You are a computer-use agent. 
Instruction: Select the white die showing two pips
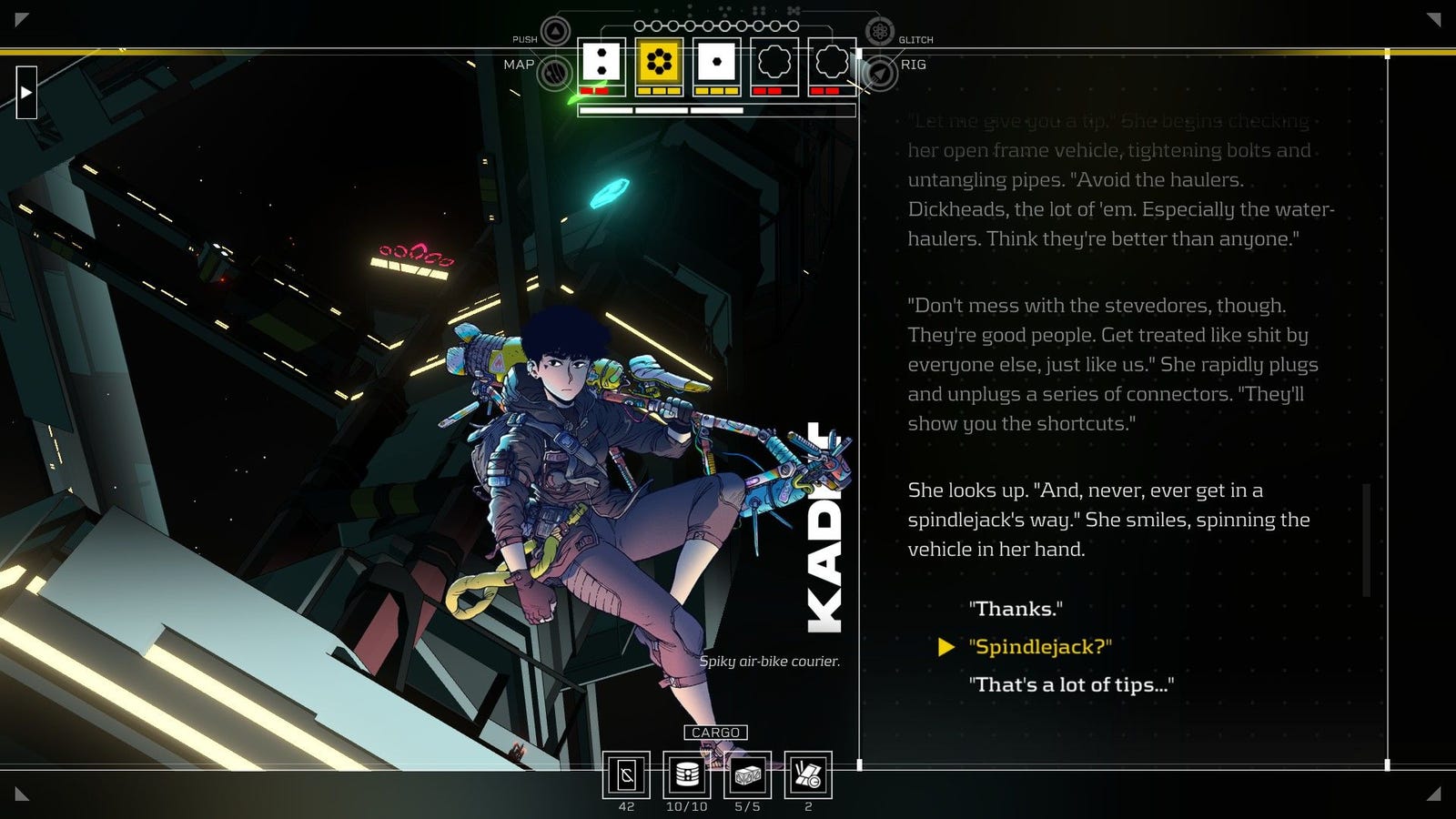pyautogui.click(x=602, y=62)
